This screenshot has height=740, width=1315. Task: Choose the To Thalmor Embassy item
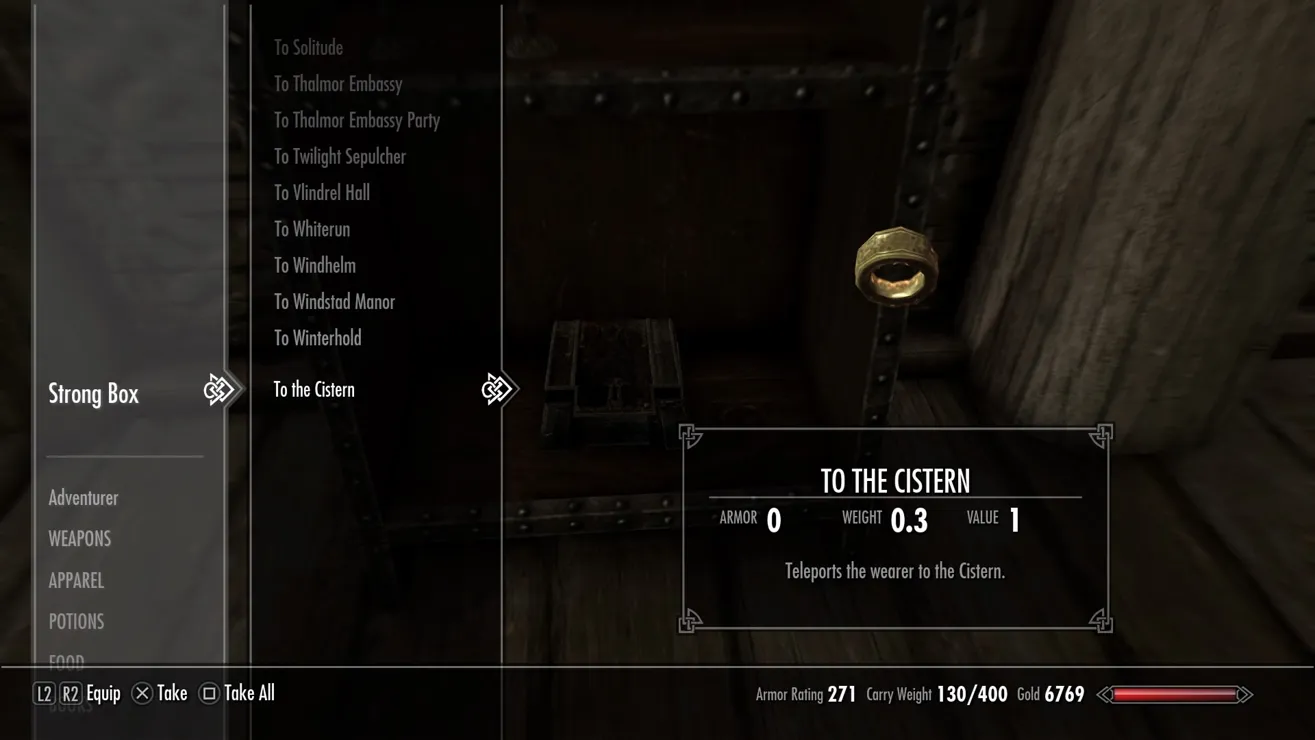click(338, 84)
